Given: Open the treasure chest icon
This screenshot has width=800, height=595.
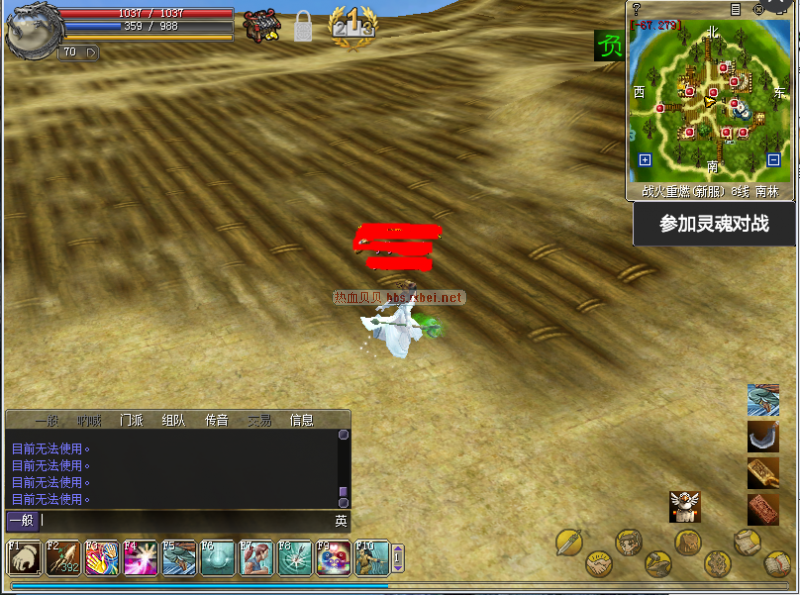Looking at the screenshot, I should pos(262,25).
